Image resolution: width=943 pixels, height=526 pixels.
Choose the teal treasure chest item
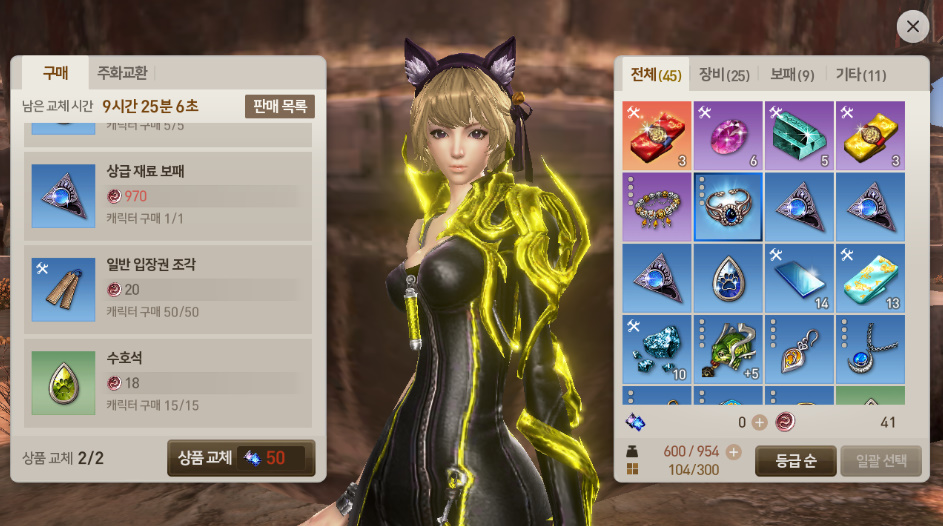(x=799, y=136)
